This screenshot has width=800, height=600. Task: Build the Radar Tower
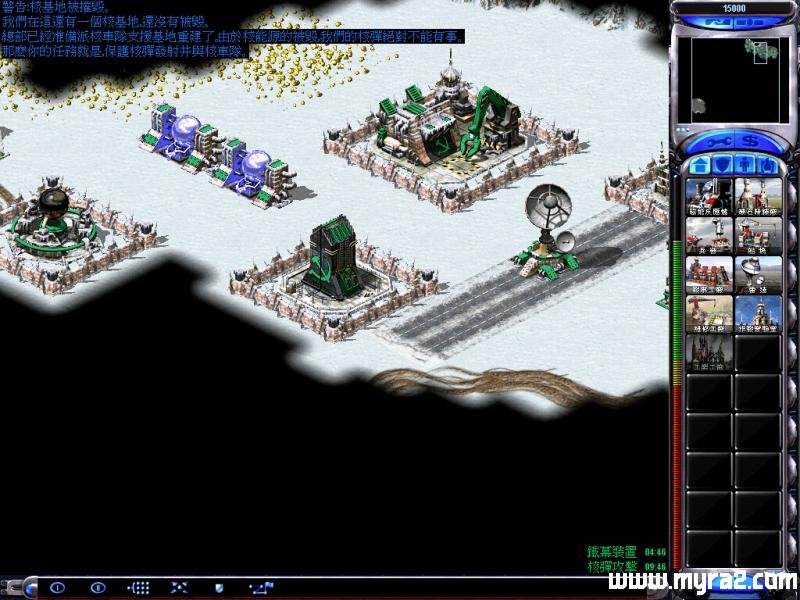point(758,275)
